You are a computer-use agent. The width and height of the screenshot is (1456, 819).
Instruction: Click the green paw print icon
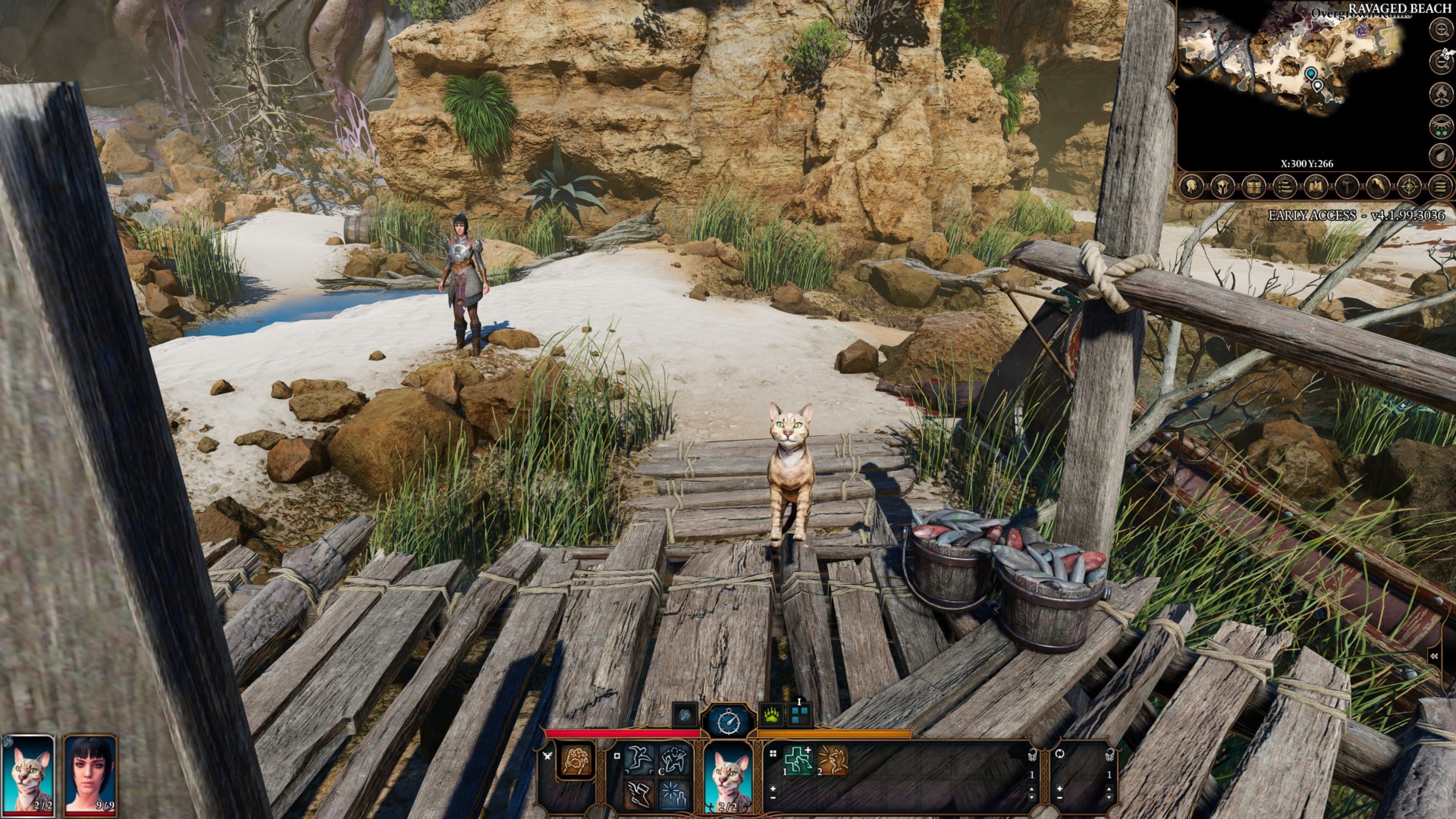click(x=771, y=714)
